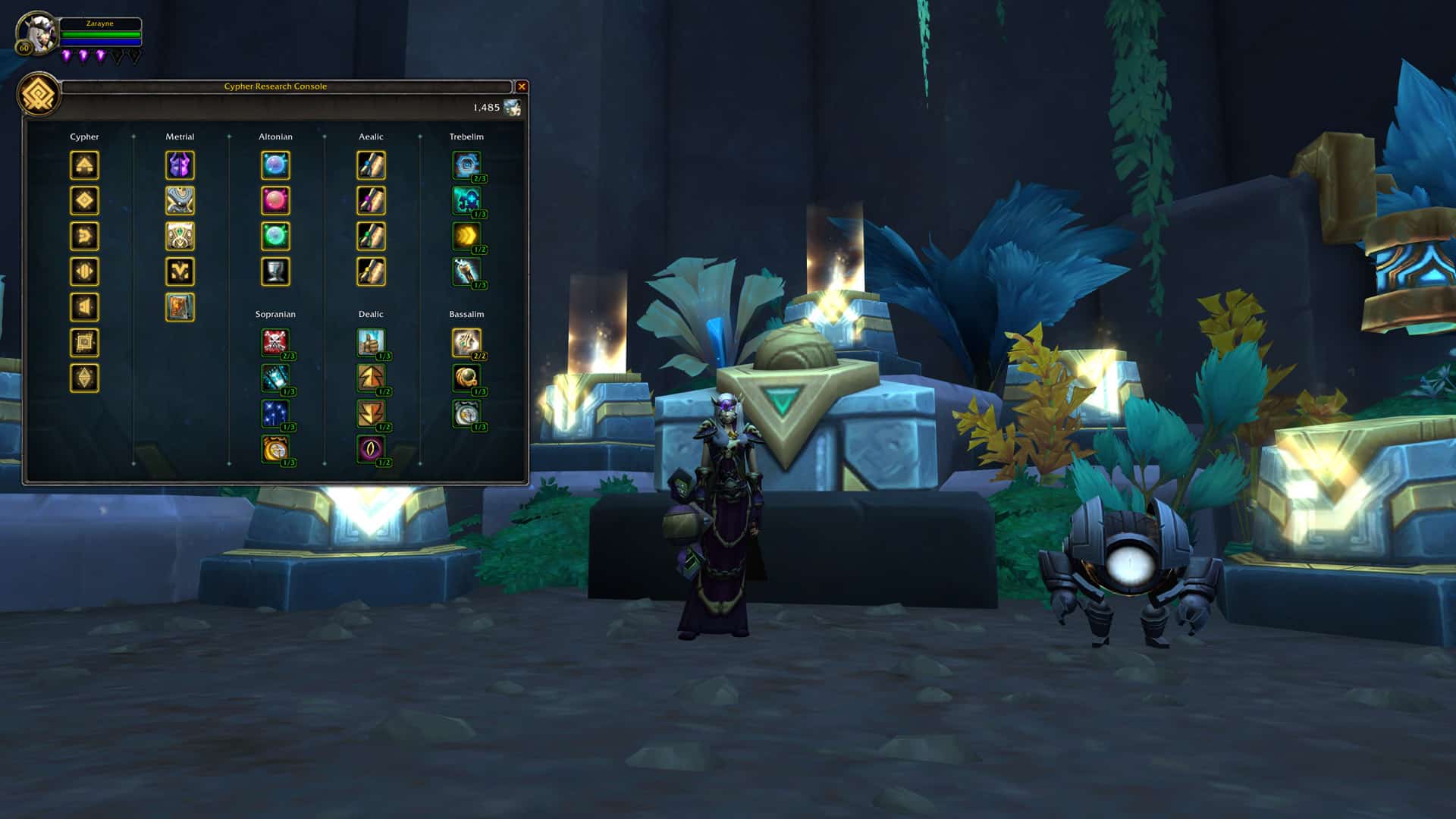The width and height of the screenshot is (1456, 819).
Task: Select the glowing torch Trebelim talent
Action: [x=466, y=271]
